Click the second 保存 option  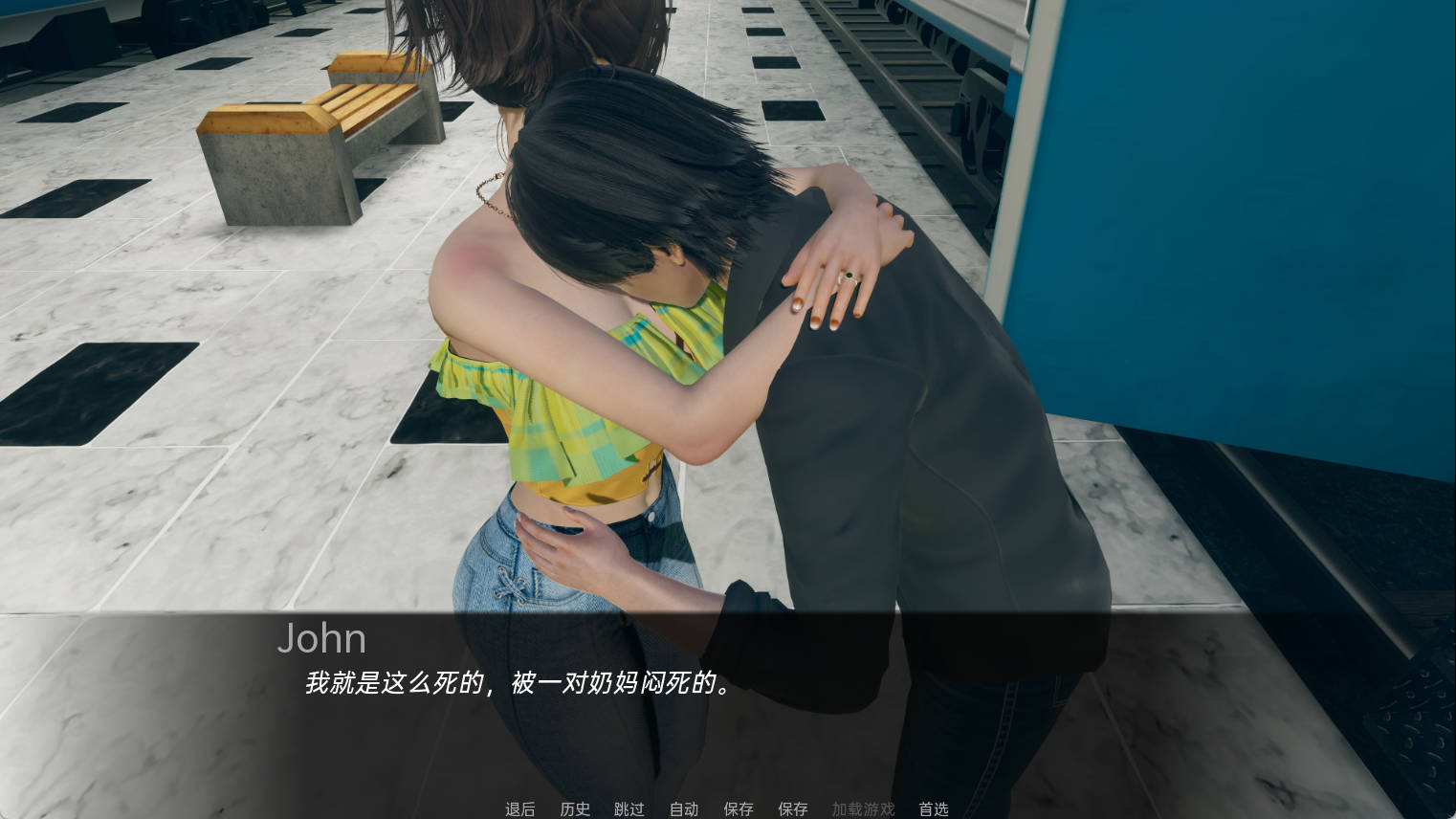click(792, 808)
